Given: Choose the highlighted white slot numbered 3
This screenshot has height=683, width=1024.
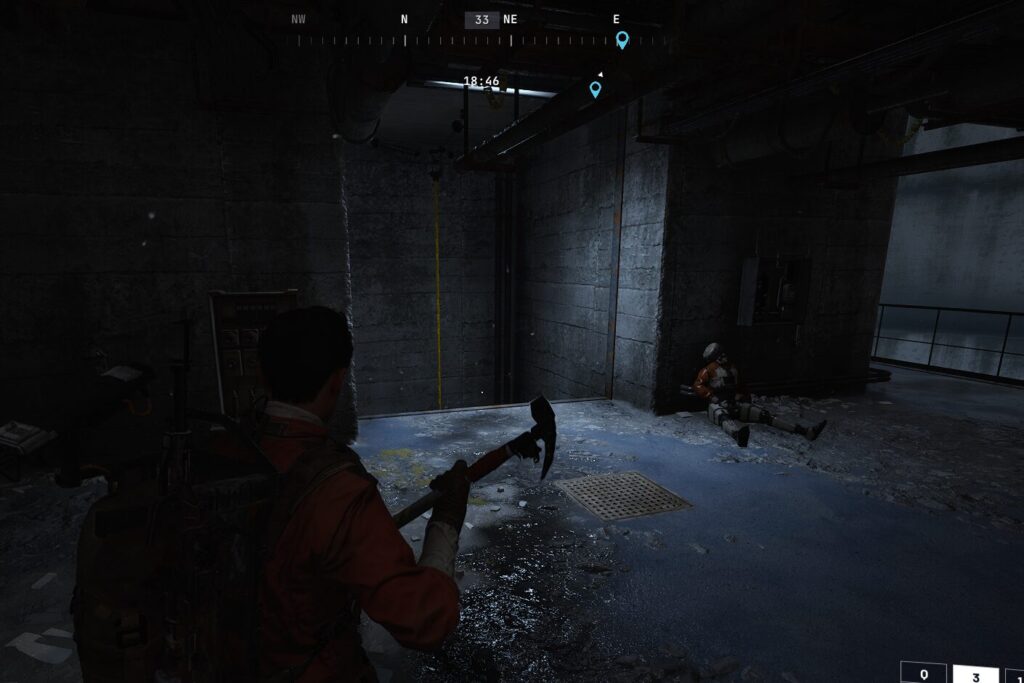Looking at the screenshot, I should click(975, 674).
